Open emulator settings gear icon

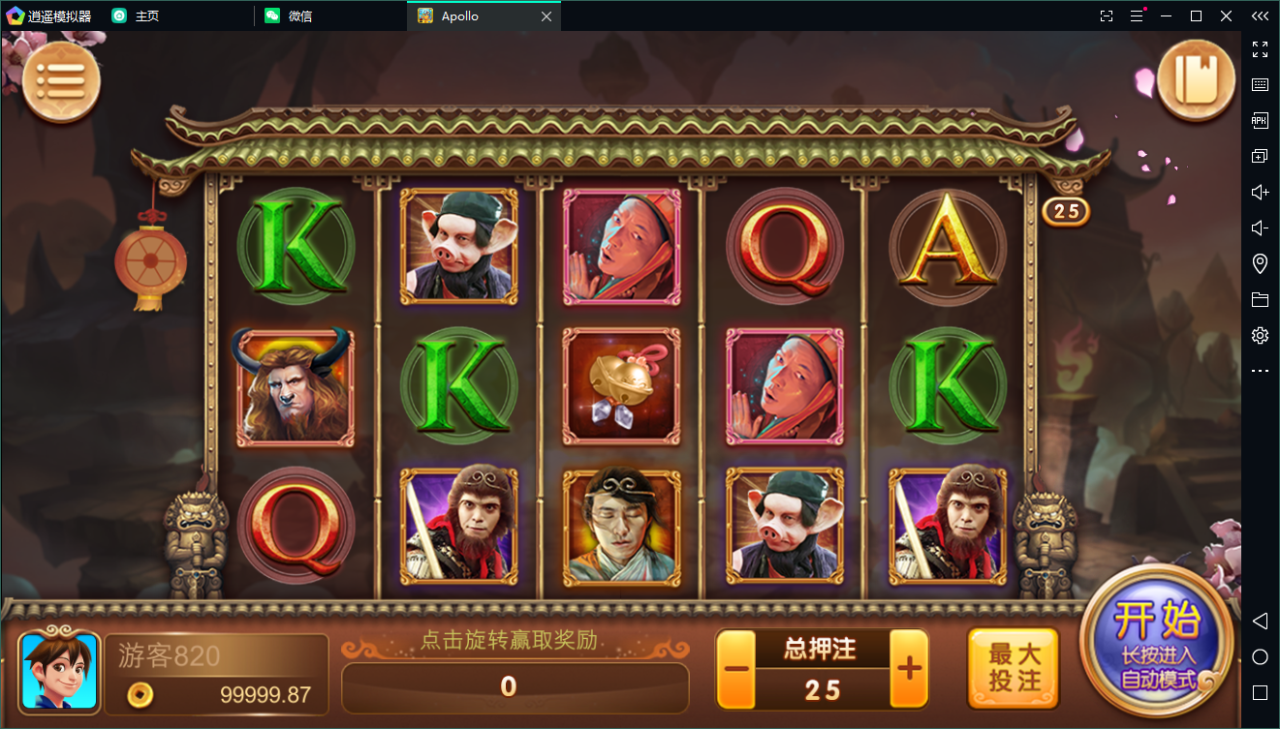1259,335
